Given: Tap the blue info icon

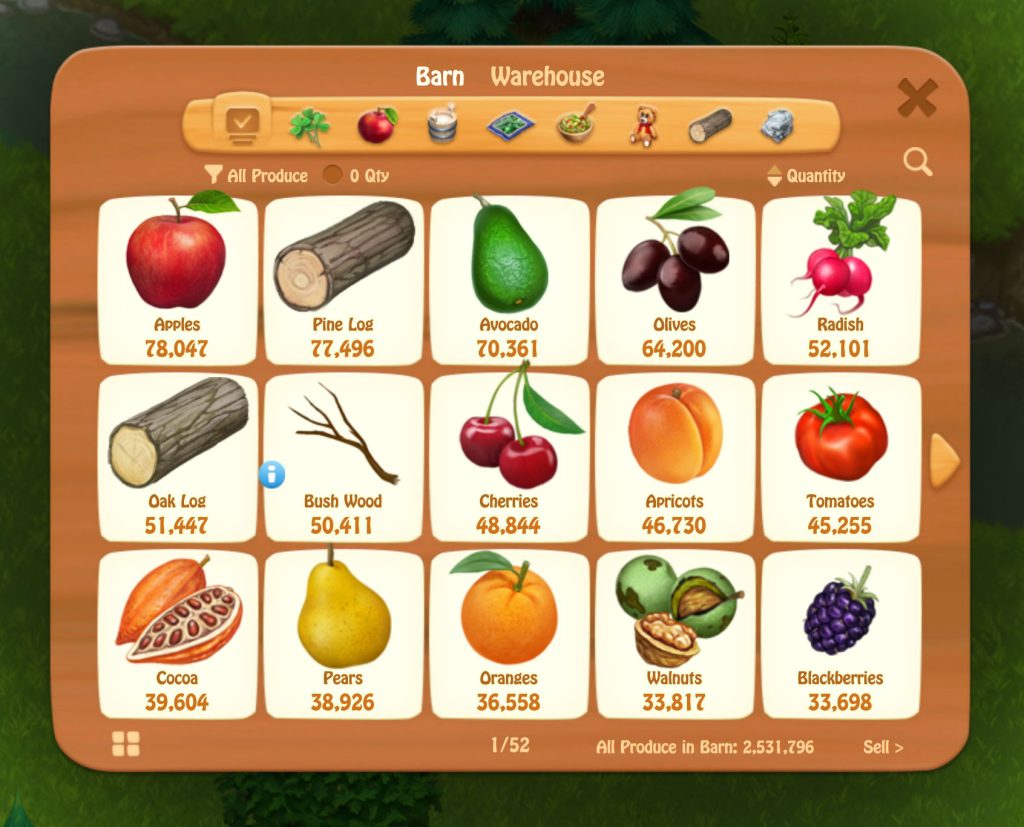Looking at the screenshot, I should 272,474.
